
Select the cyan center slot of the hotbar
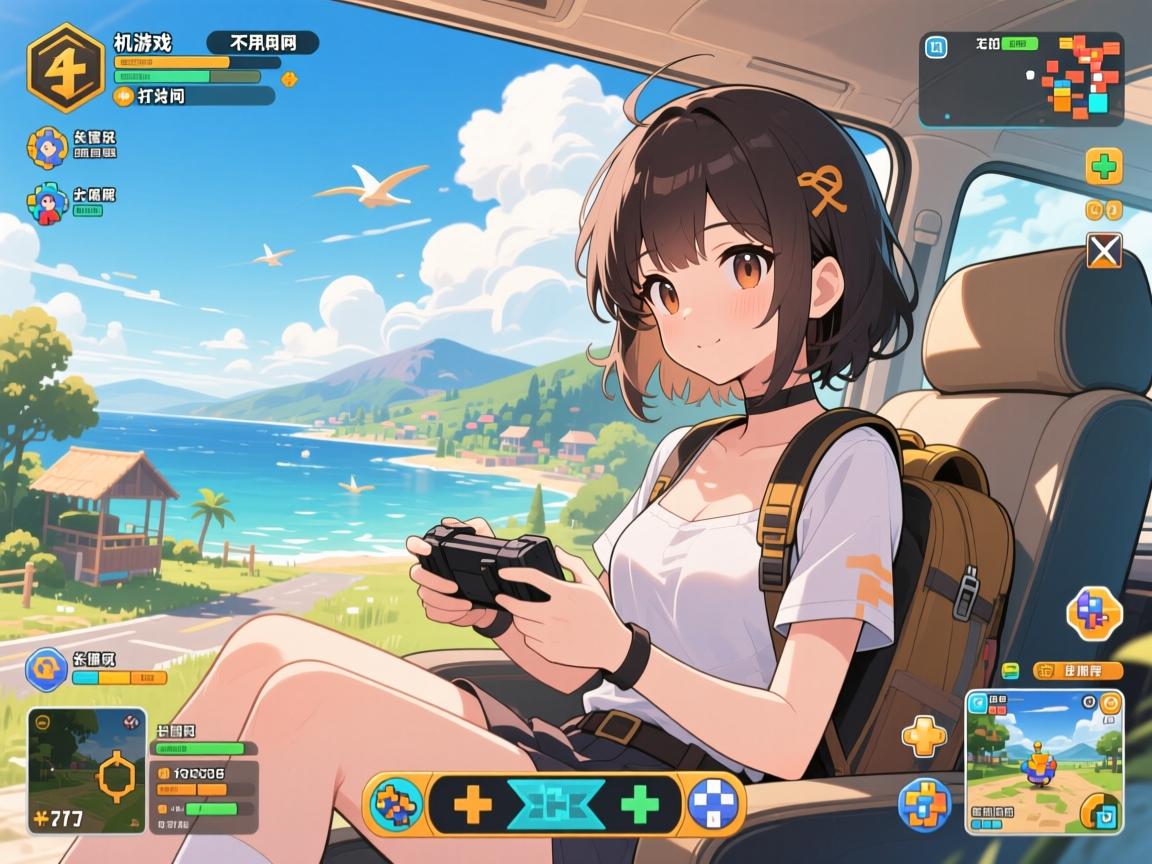coord(554,804)
